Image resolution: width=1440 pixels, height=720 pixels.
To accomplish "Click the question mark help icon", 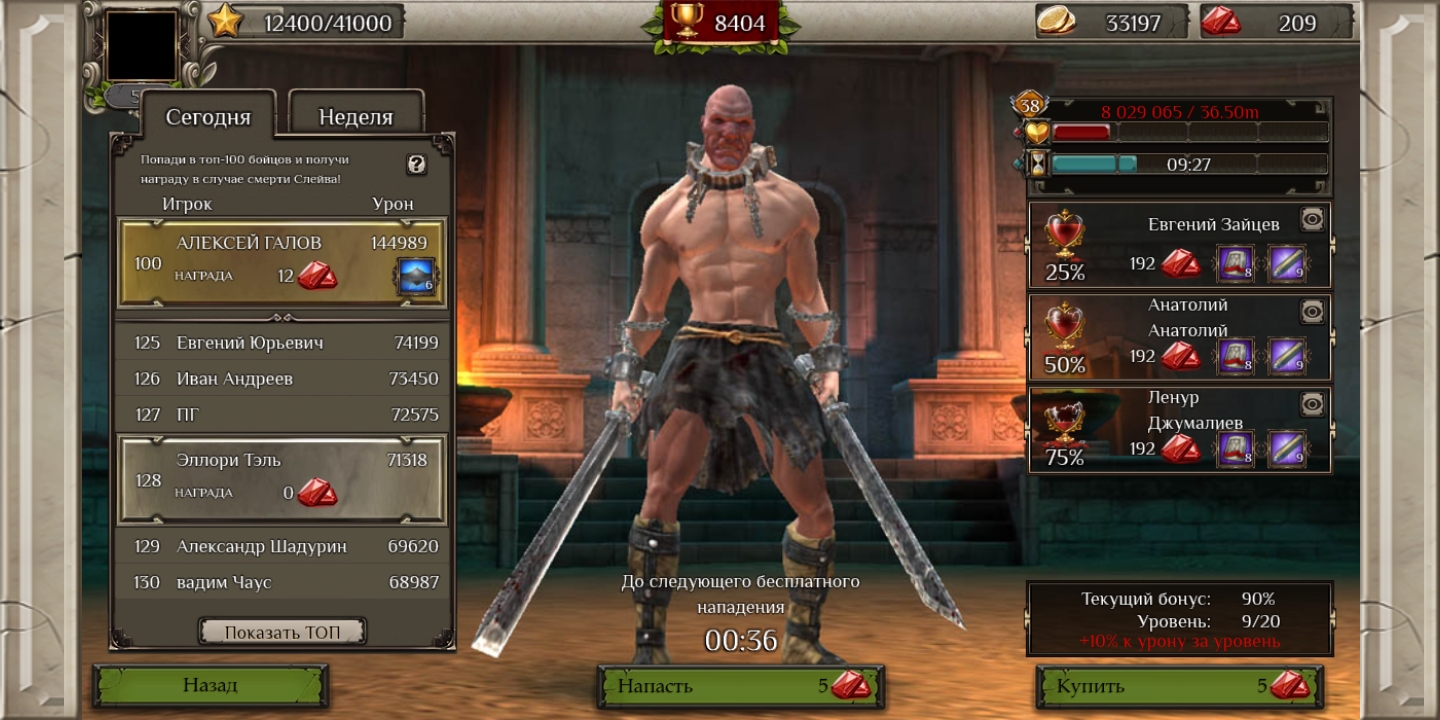I will tap(417, 164).
